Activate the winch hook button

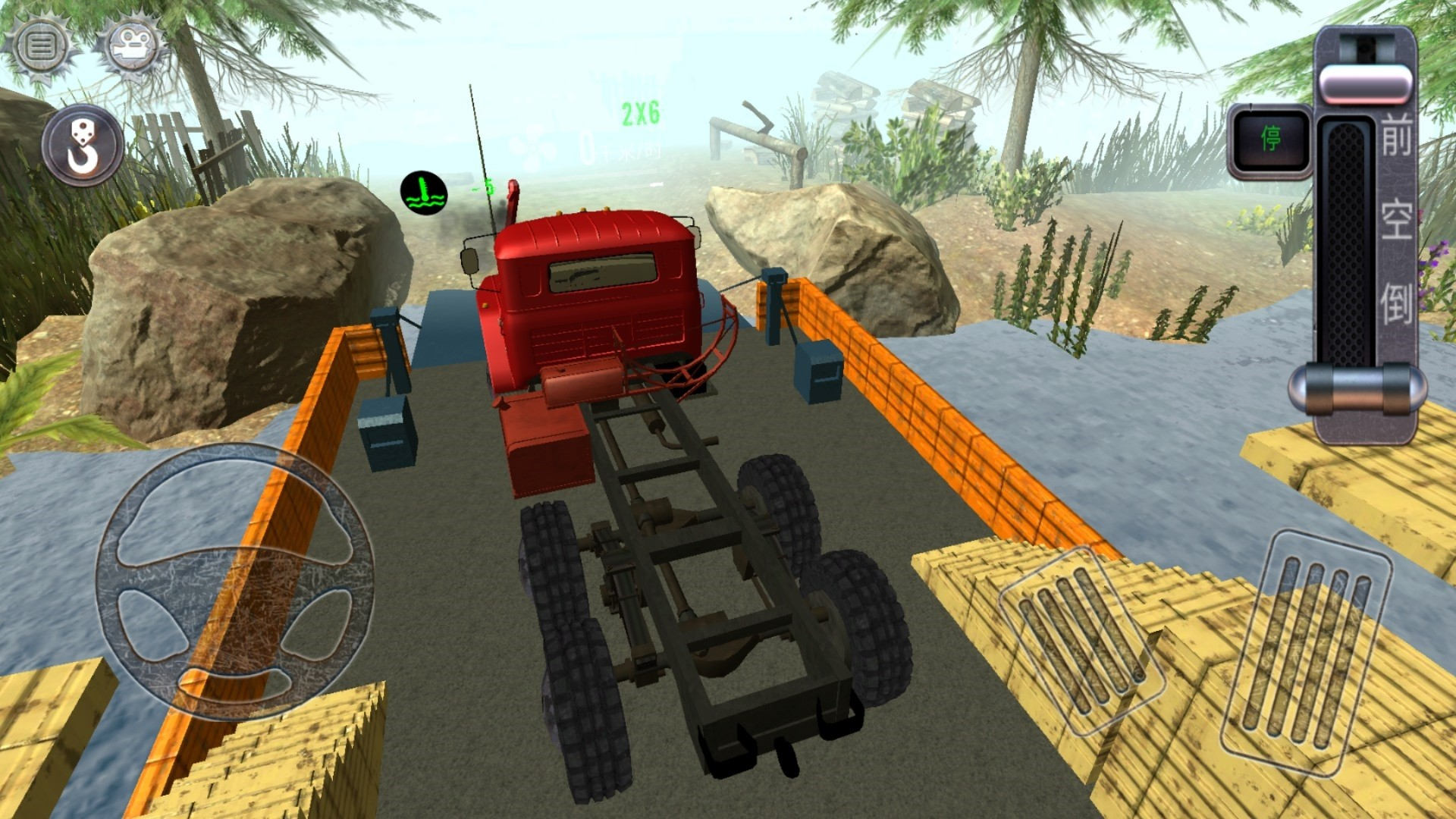83,146
